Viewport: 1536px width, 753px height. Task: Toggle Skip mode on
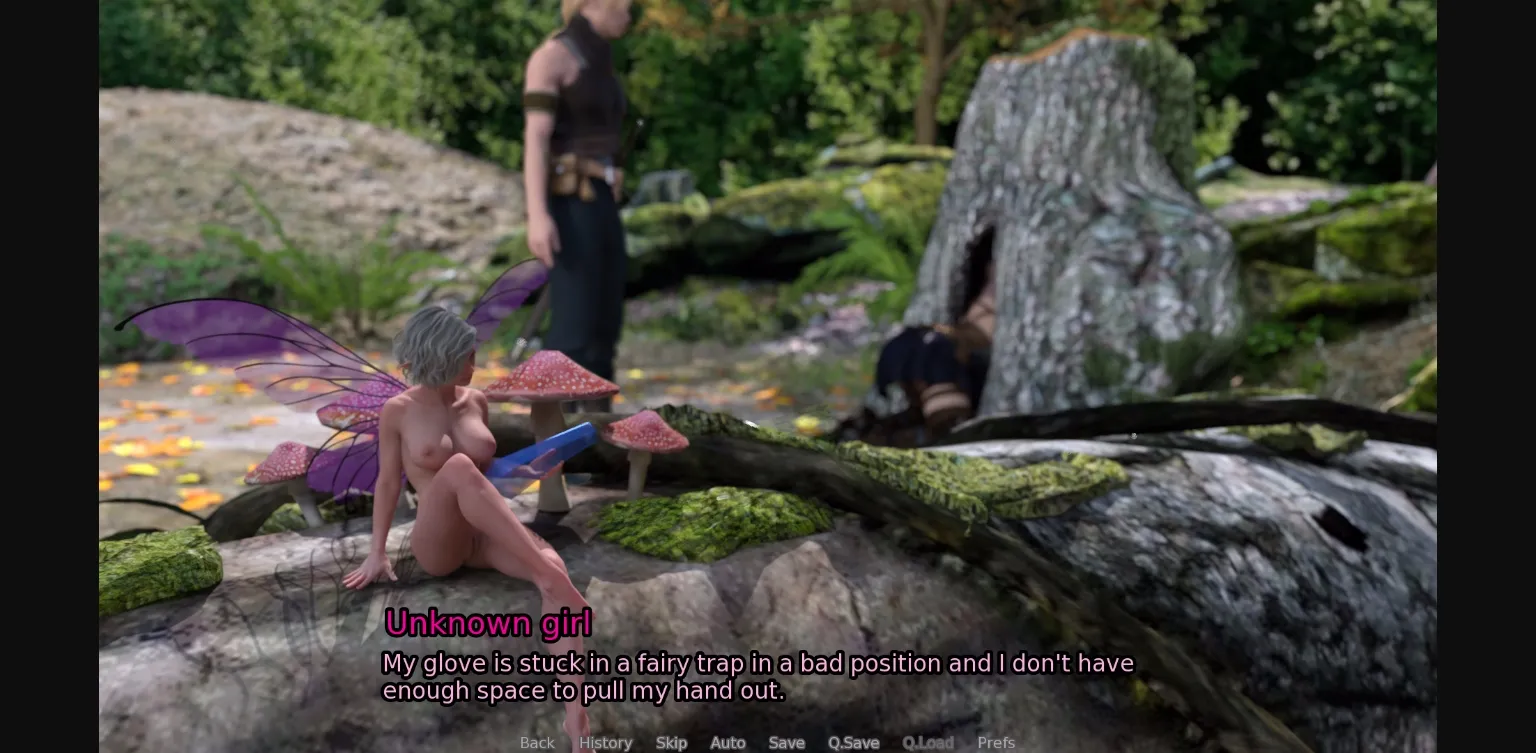click(671, 742)
